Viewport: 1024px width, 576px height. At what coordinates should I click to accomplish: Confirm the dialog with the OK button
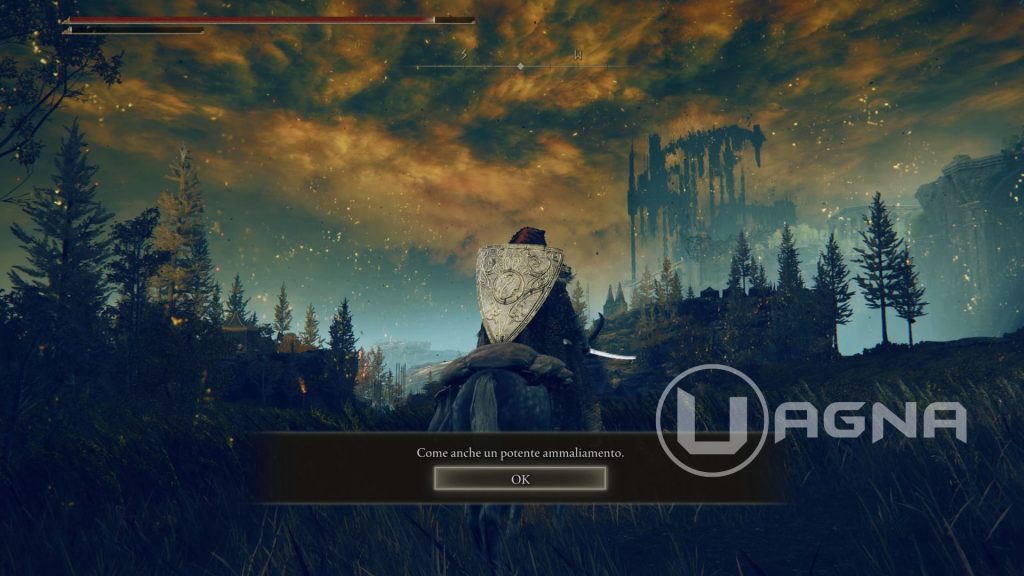520,479
